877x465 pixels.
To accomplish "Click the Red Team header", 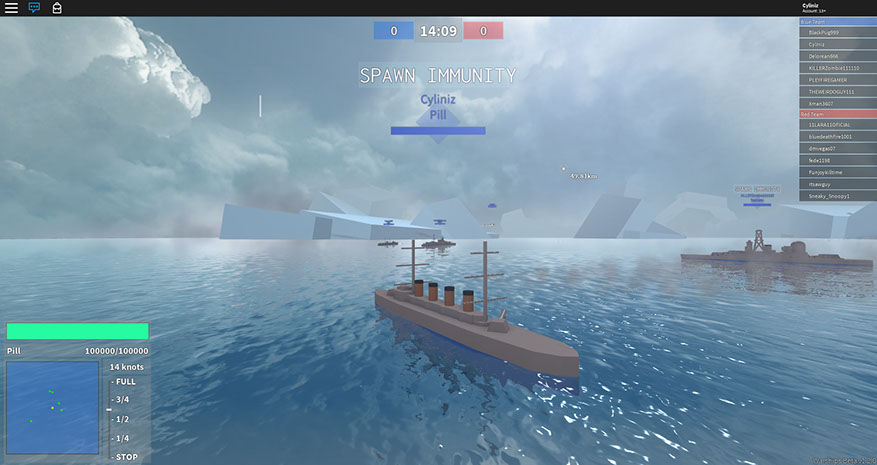I will click(x=836, y=114).
